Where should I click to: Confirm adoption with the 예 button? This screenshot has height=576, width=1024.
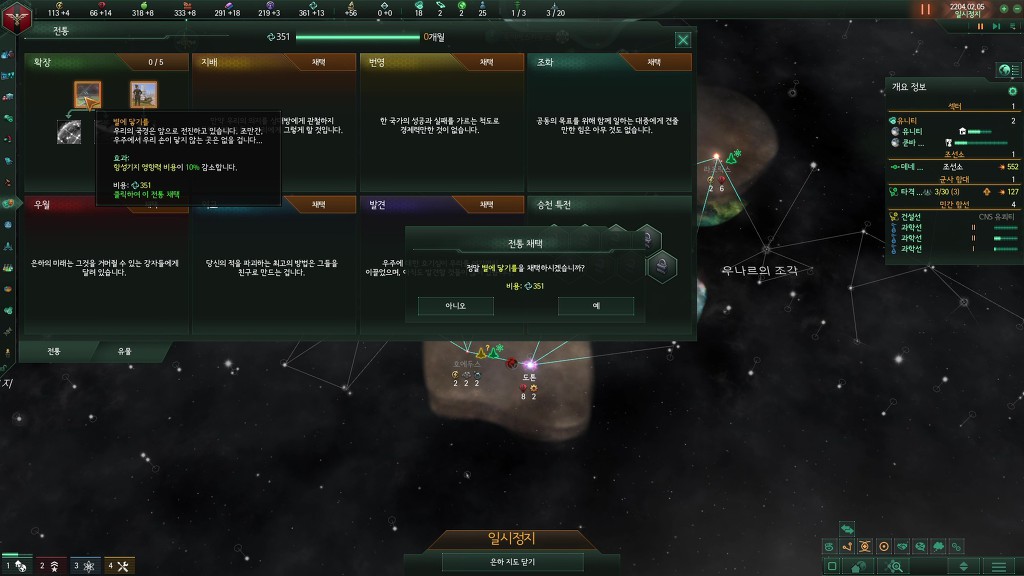[x=596, y=306]
